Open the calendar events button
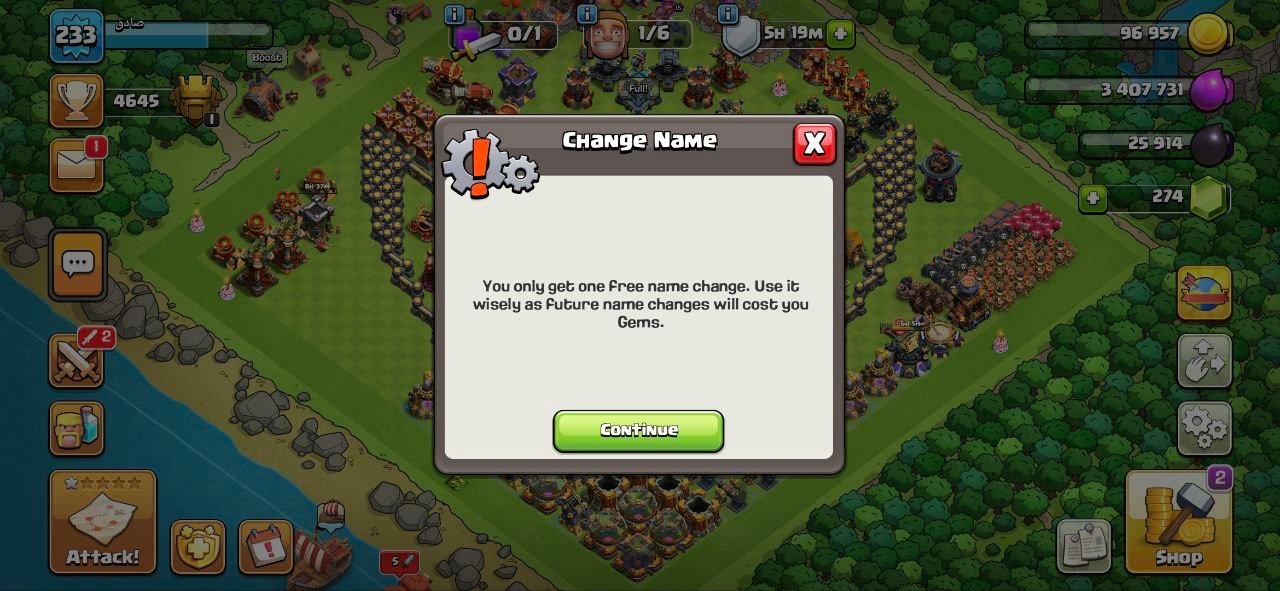This screenshot has width=1280, height=591. (266, 547)
